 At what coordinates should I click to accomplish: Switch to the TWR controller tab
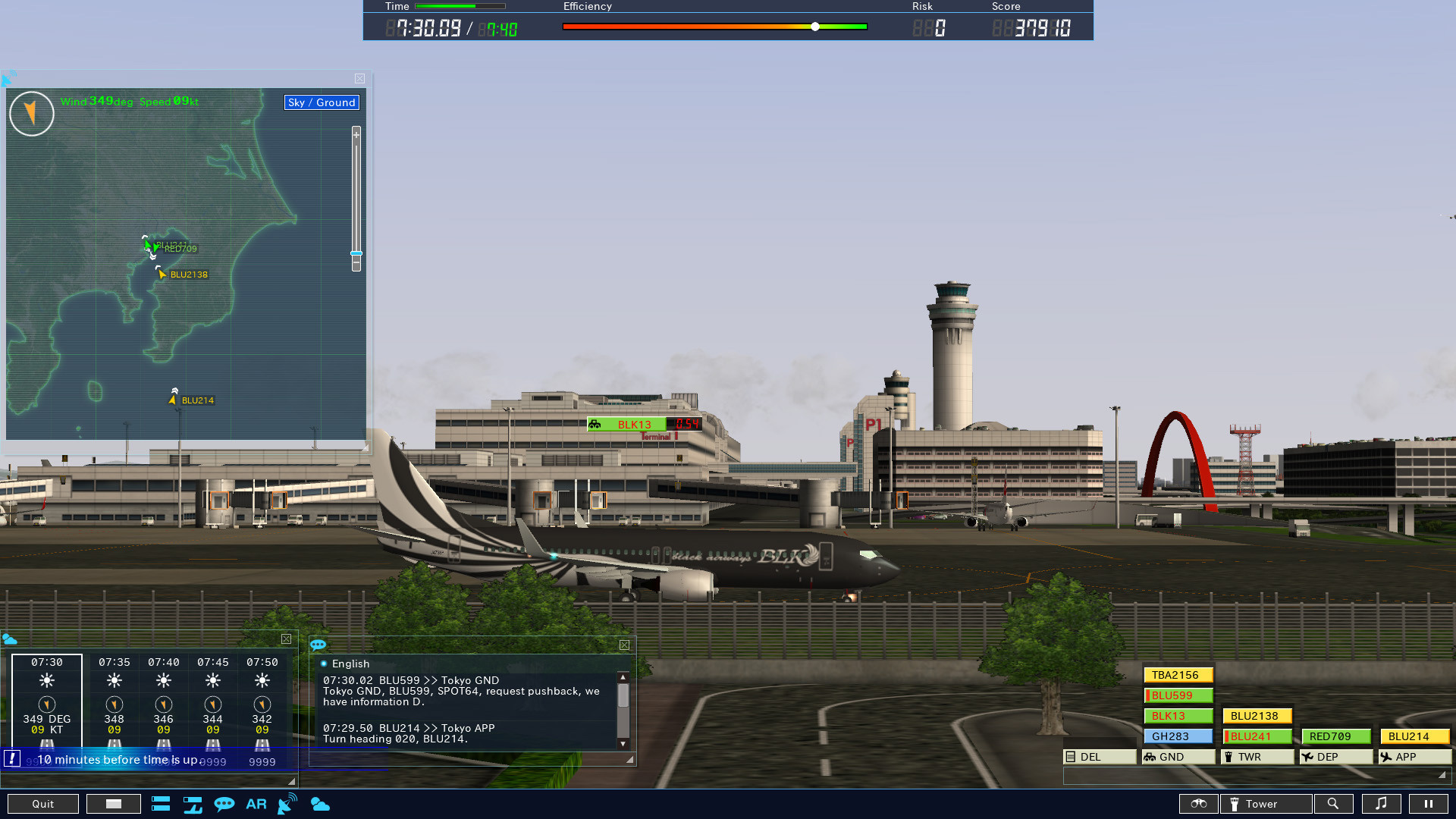pos(1257,756)
